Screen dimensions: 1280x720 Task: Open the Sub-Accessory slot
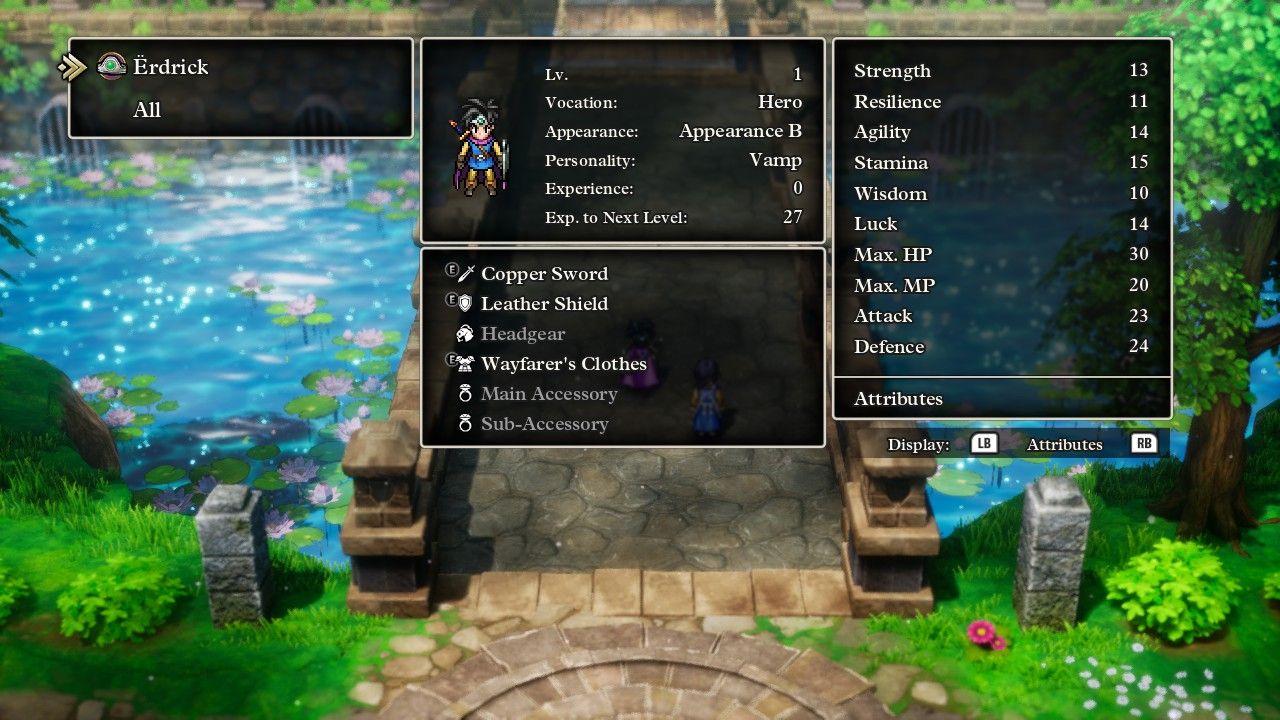(544, 424)
